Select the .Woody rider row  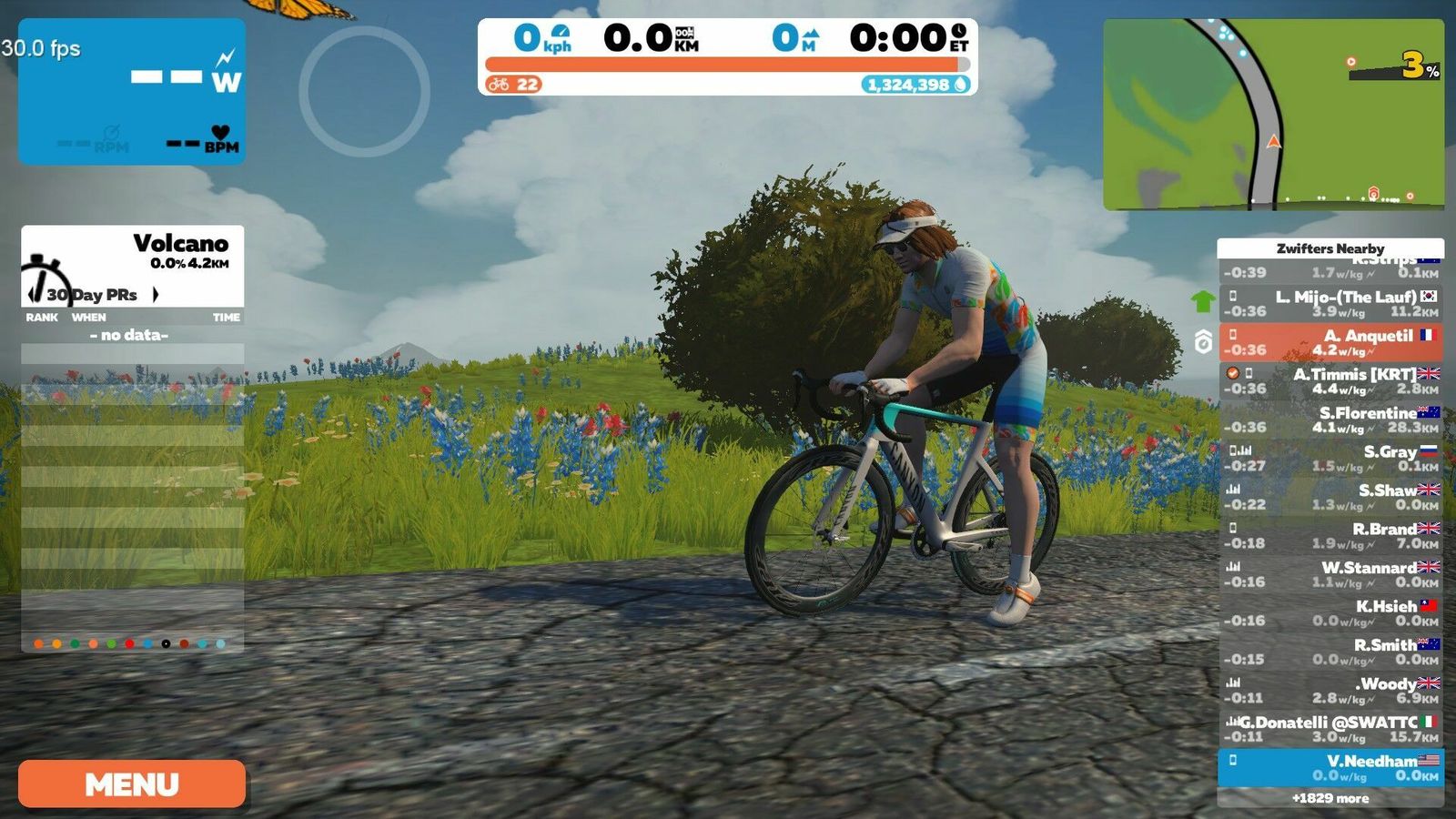click(1330, 690)
